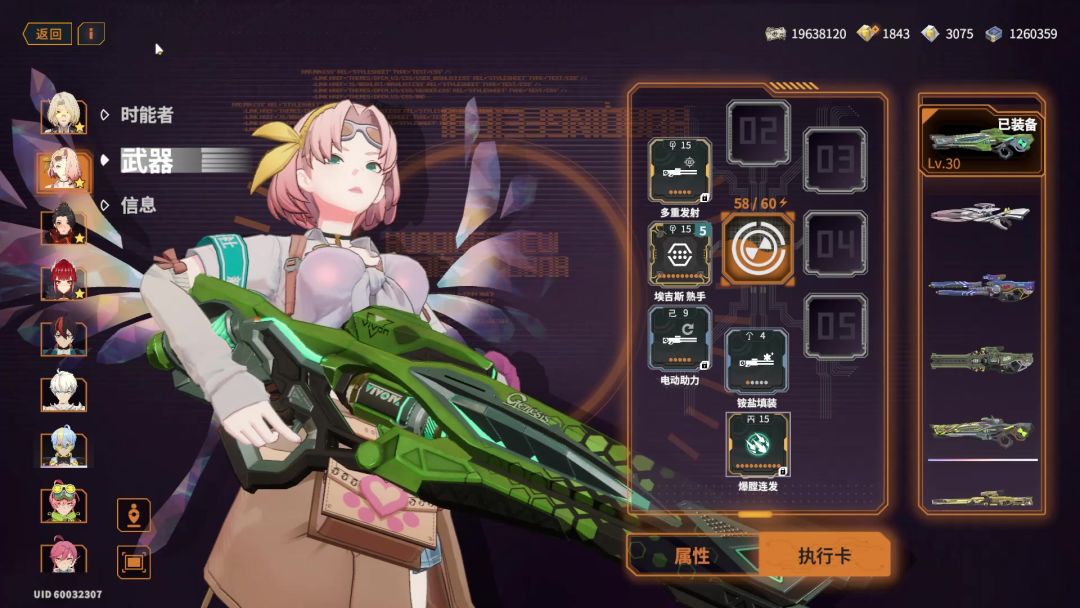Choose the 电动助力 card slot
Screen dimensions: 1080x608
[680, 338]
